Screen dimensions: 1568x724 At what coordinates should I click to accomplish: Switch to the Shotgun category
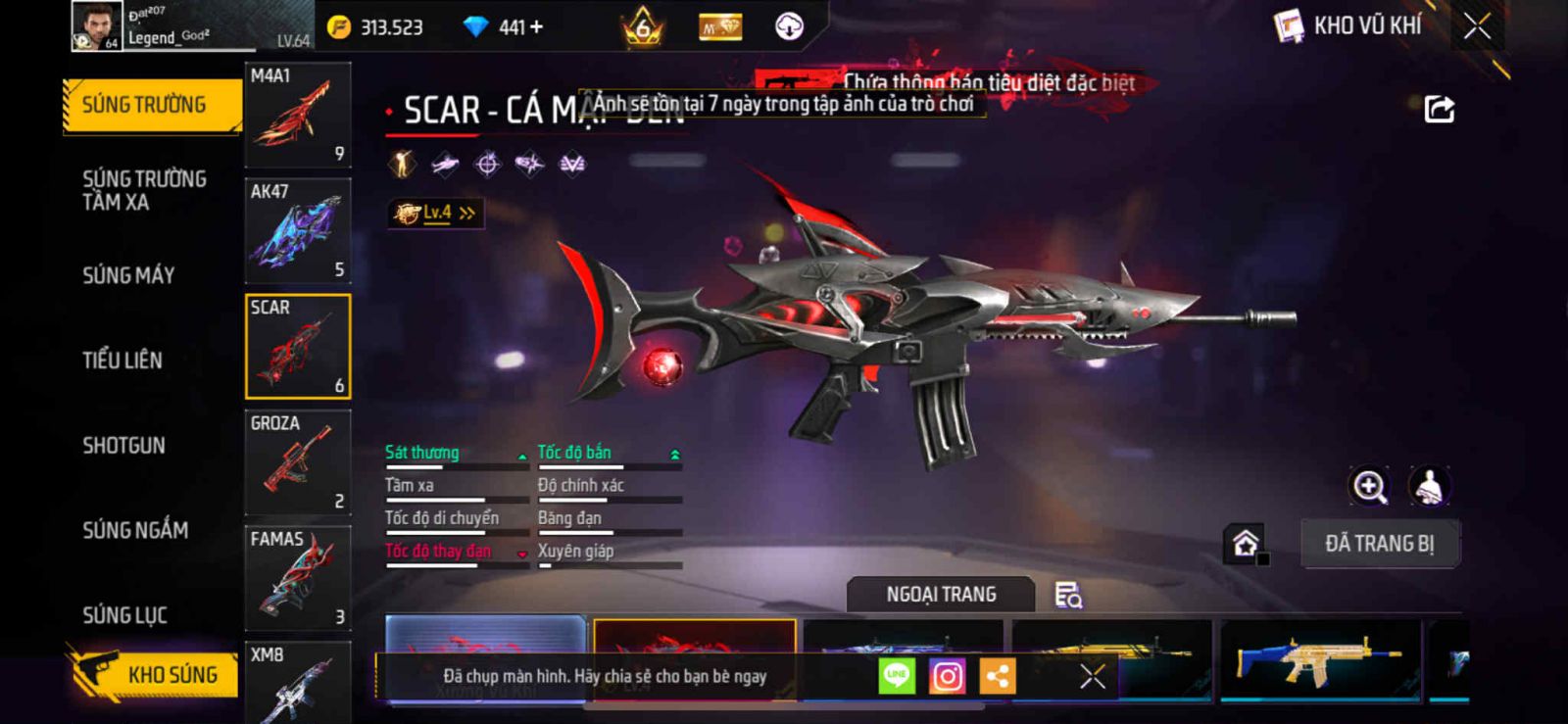[x=123, y=446]
